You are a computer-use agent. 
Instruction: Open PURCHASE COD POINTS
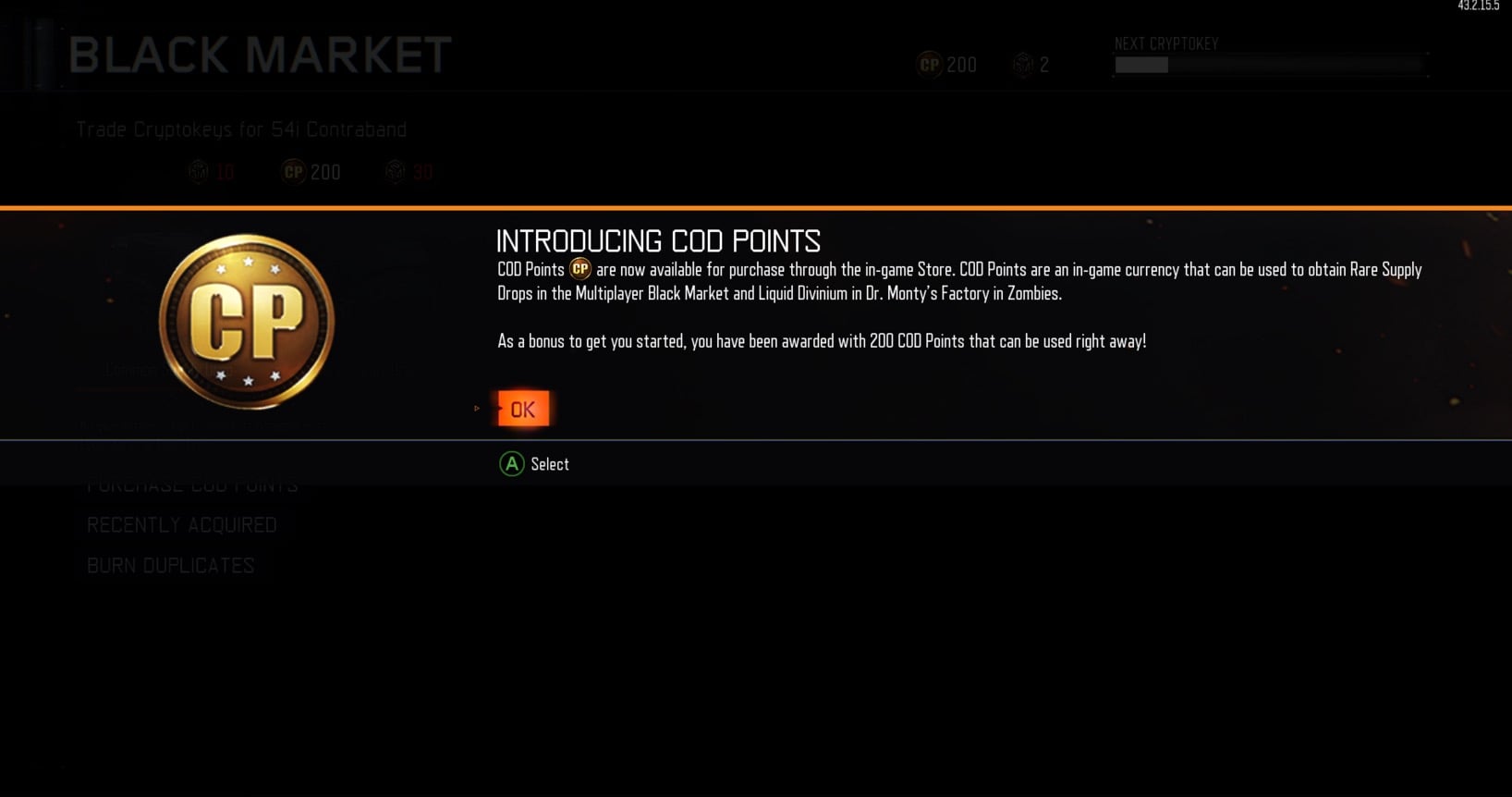[x=192, y=484]
